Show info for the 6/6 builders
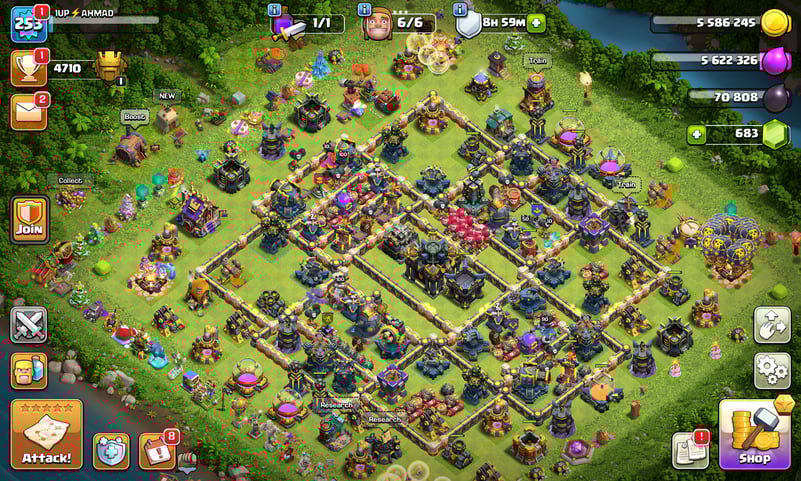Image resolution: width=801 pixels, height=481 pixels. [x=366, y=10]
